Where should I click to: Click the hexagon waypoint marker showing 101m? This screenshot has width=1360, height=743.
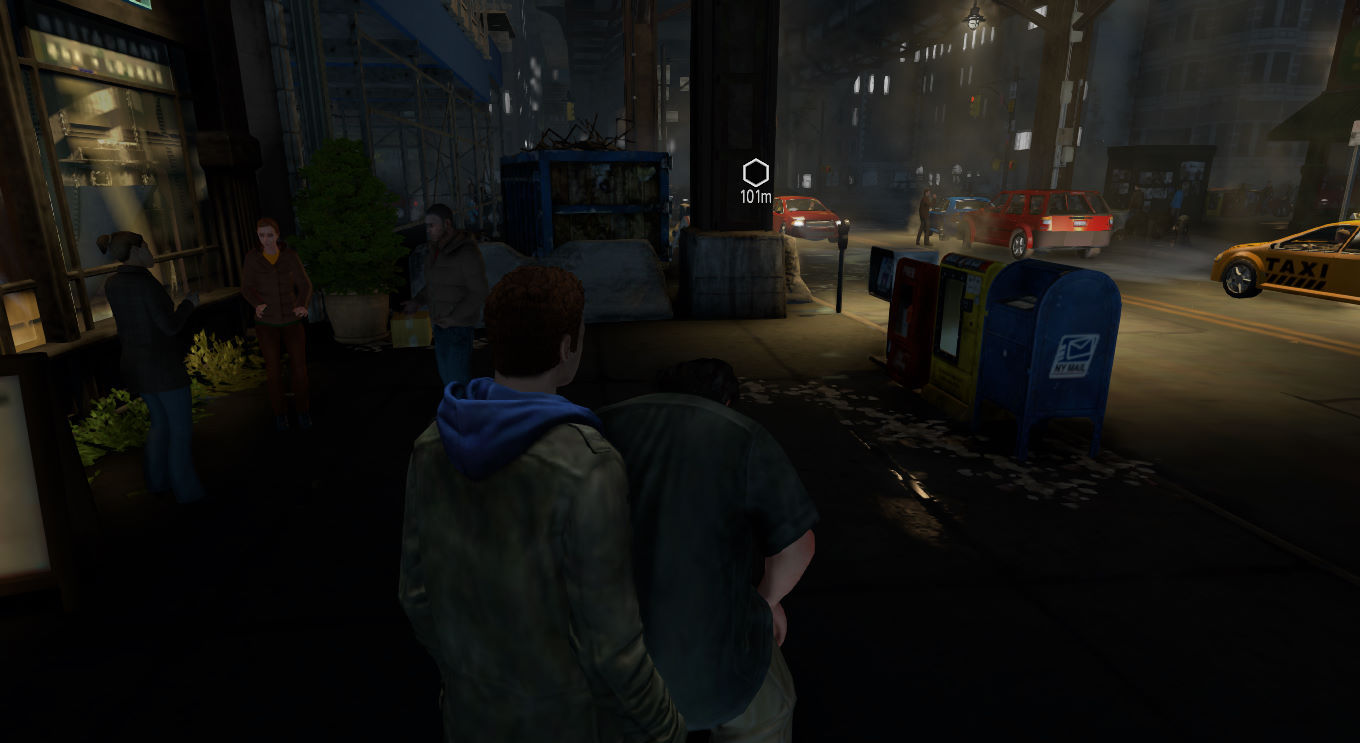(x=756, y=173)
